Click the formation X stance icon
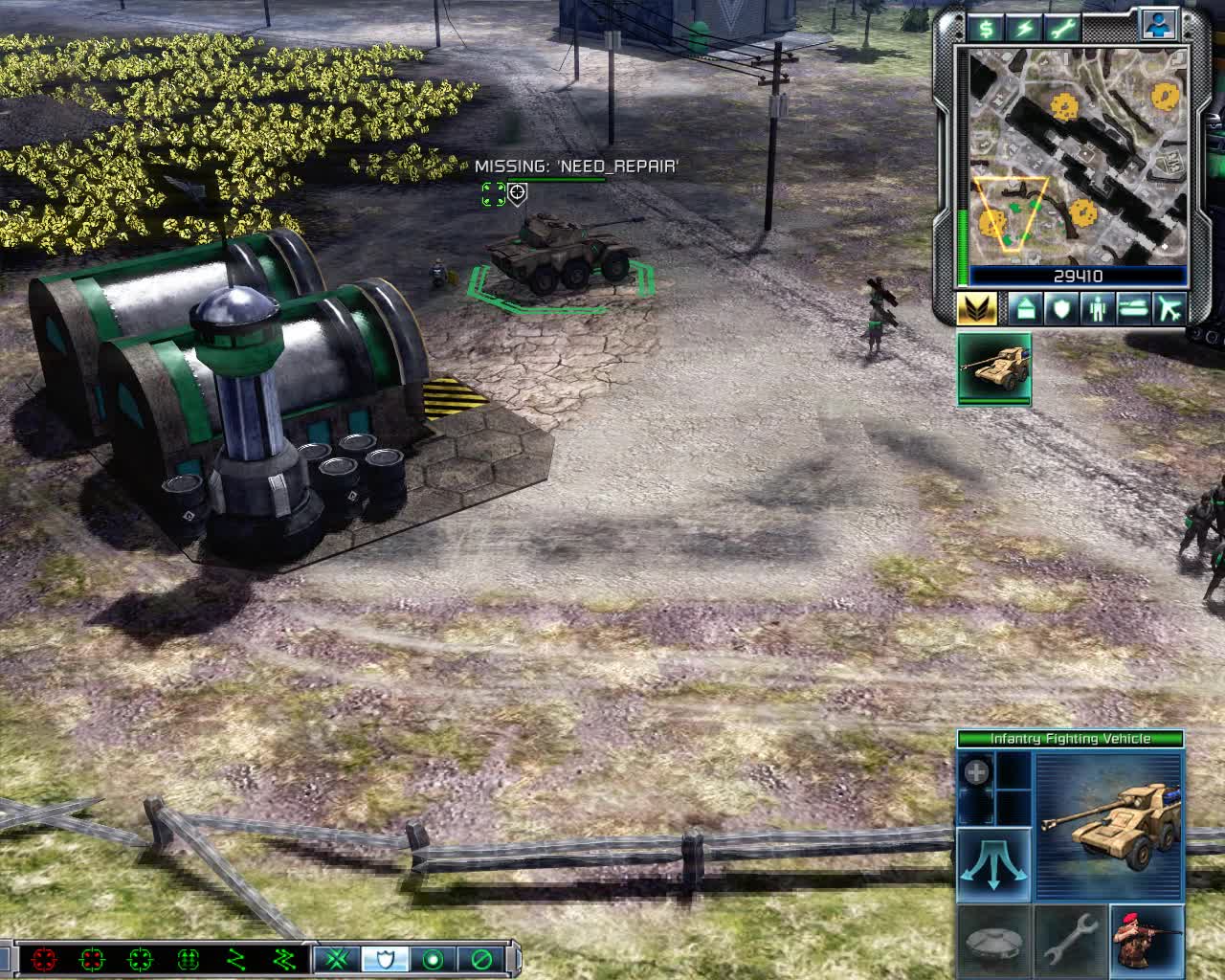The height and width of the screenshot is (980, 1225). point(337,962)
